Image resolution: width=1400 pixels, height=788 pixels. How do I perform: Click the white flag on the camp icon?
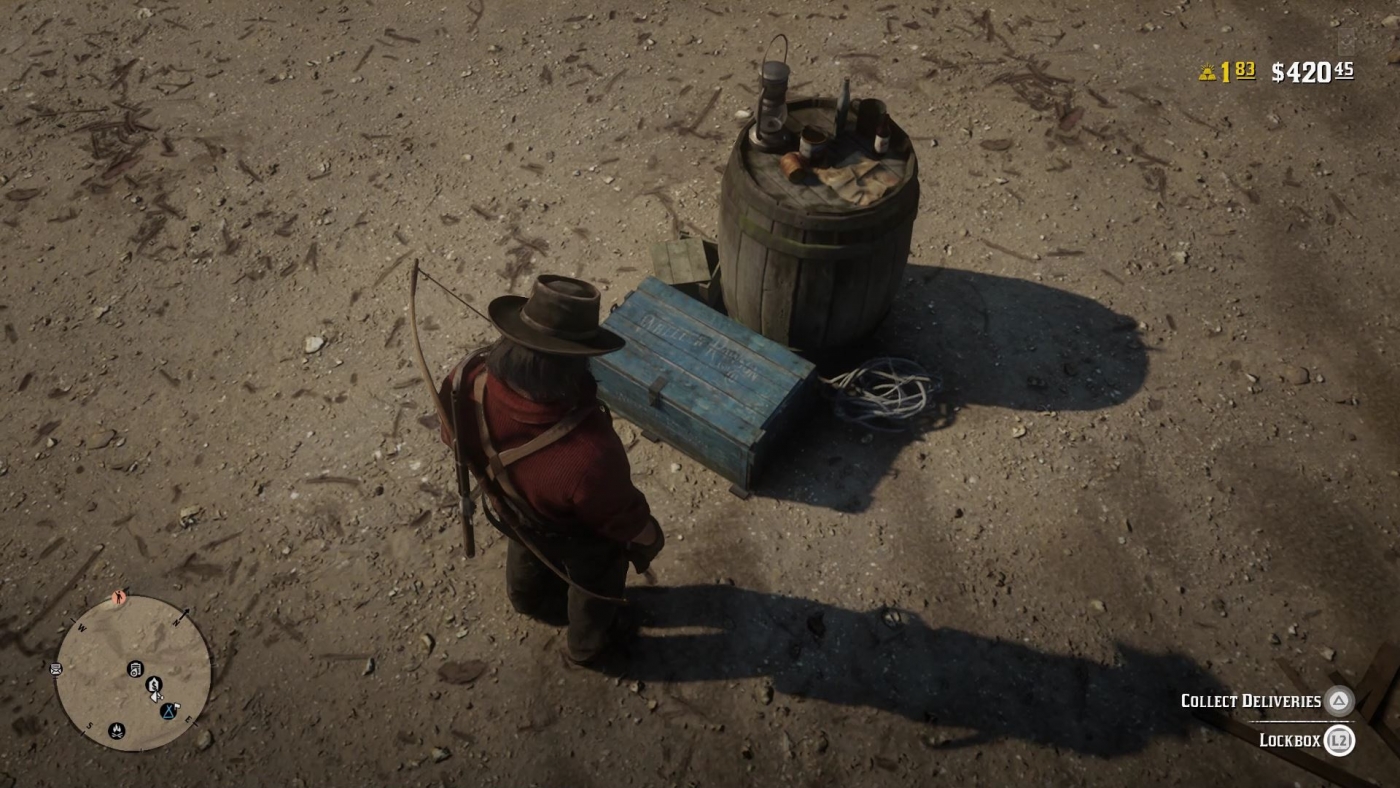(x=176, y=706)
